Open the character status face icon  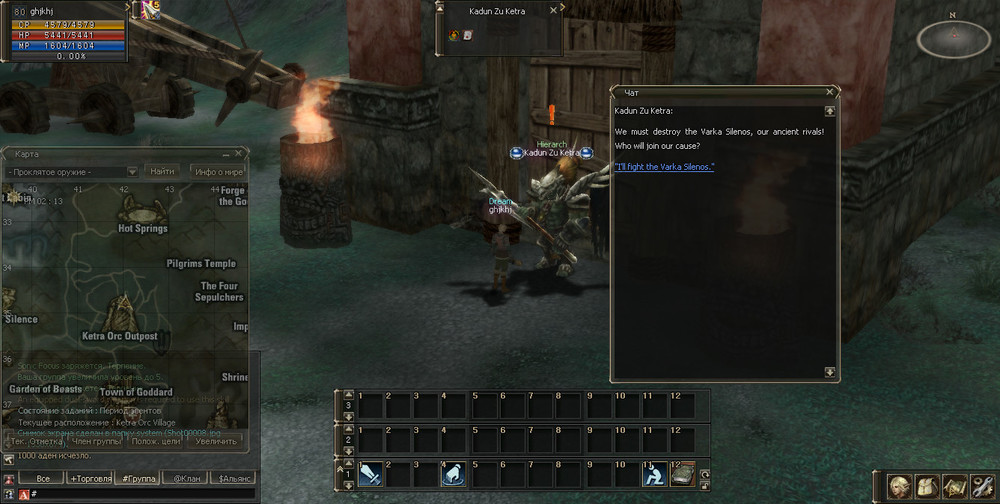900,486
